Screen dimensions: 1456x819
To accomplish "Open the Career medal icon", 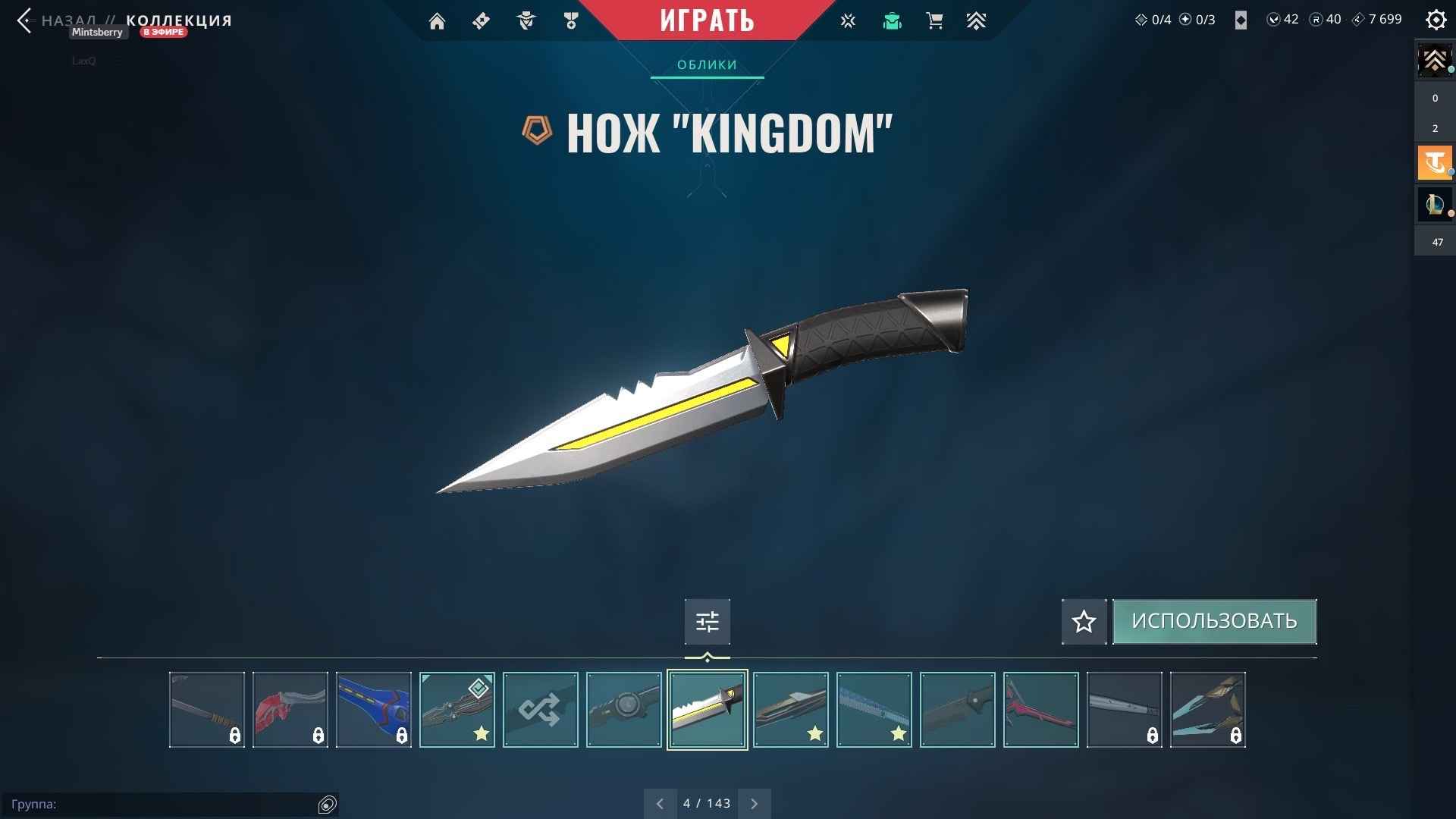I will 571,20.
